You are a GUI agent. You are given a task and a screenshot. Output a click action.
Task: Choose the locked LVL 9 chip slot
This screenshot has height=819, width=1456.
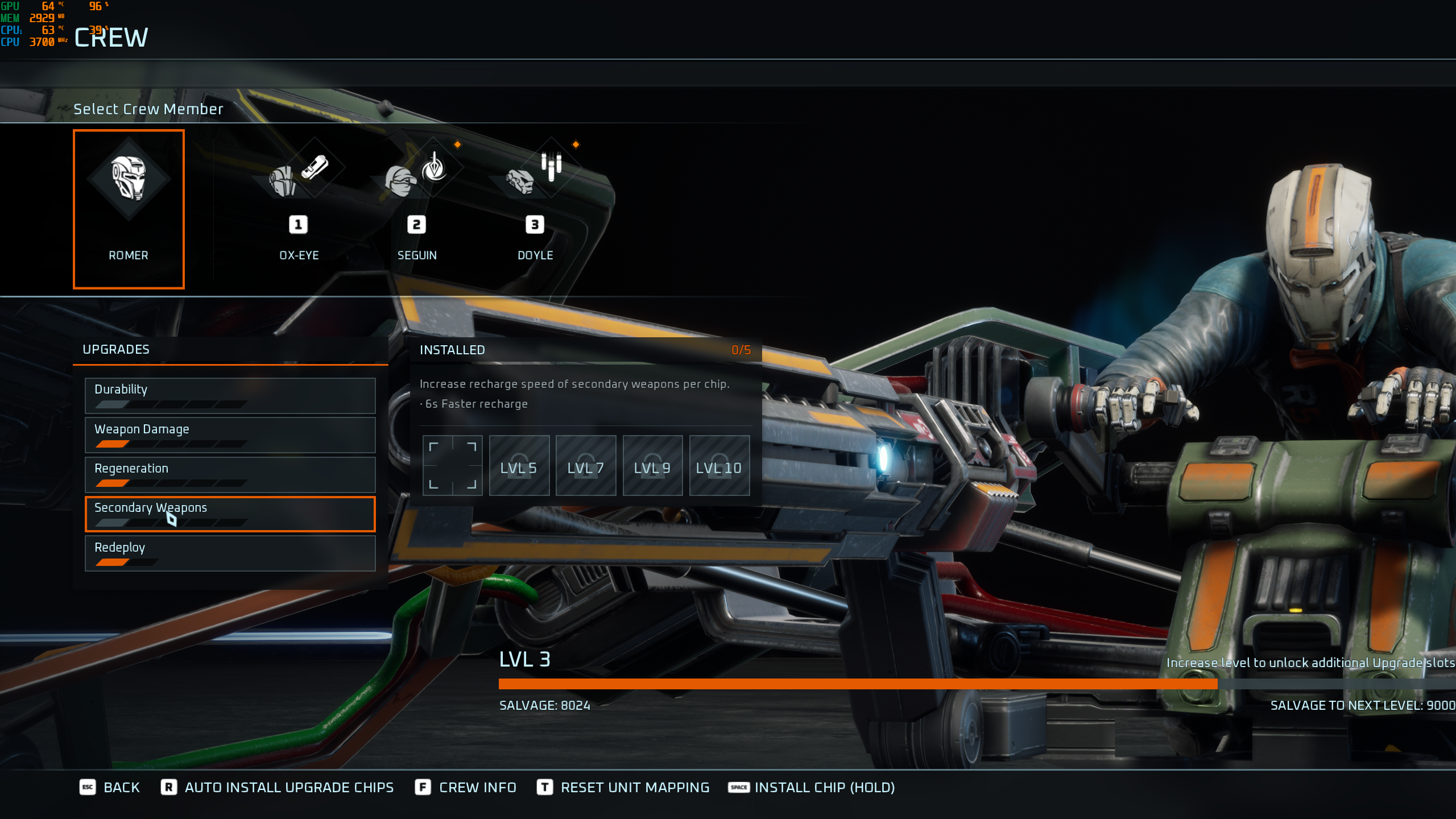click(652, 465)
